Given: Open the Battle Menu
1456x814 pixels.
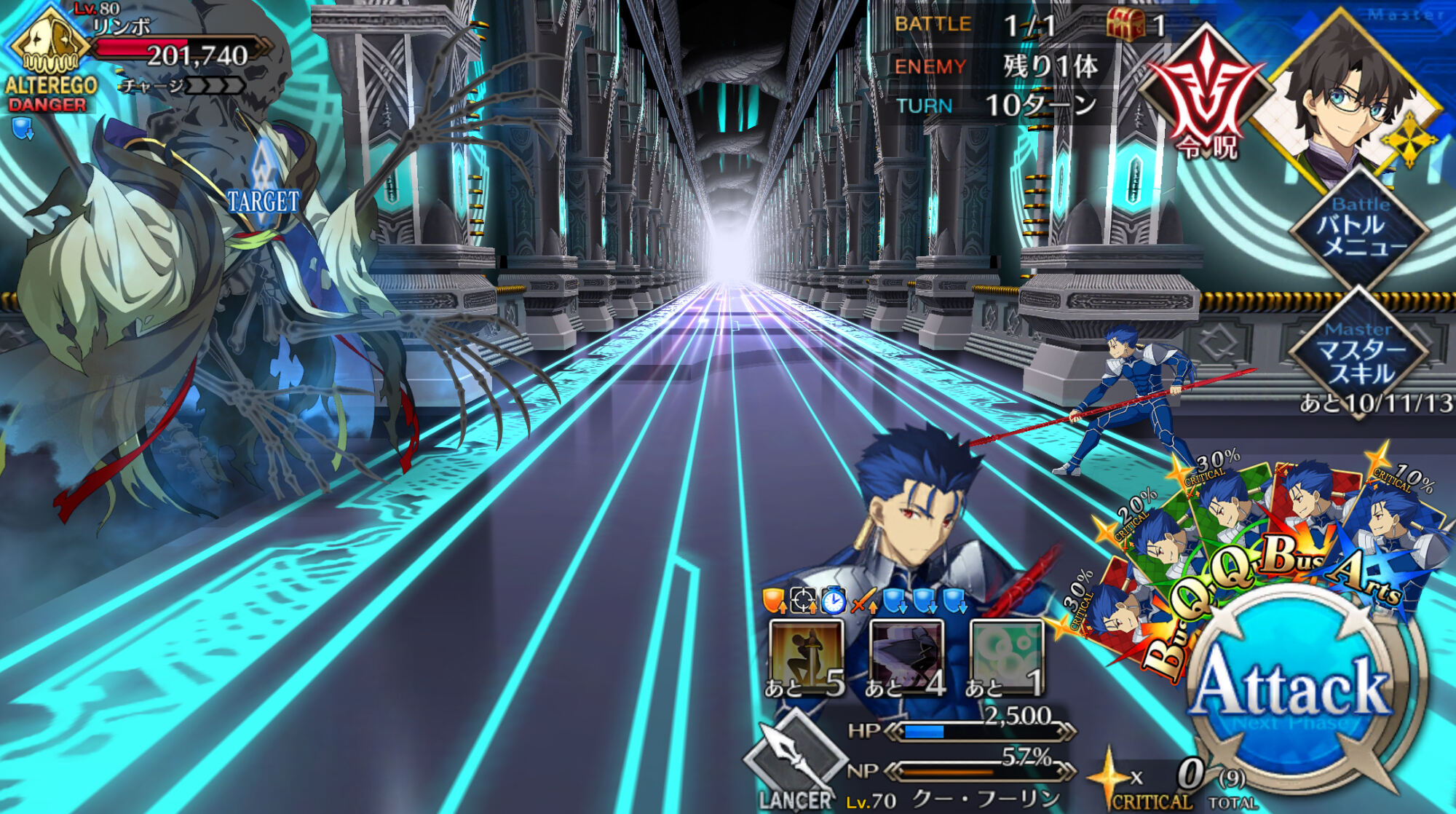Looking at the screenshot, I should click(1360, 227).
